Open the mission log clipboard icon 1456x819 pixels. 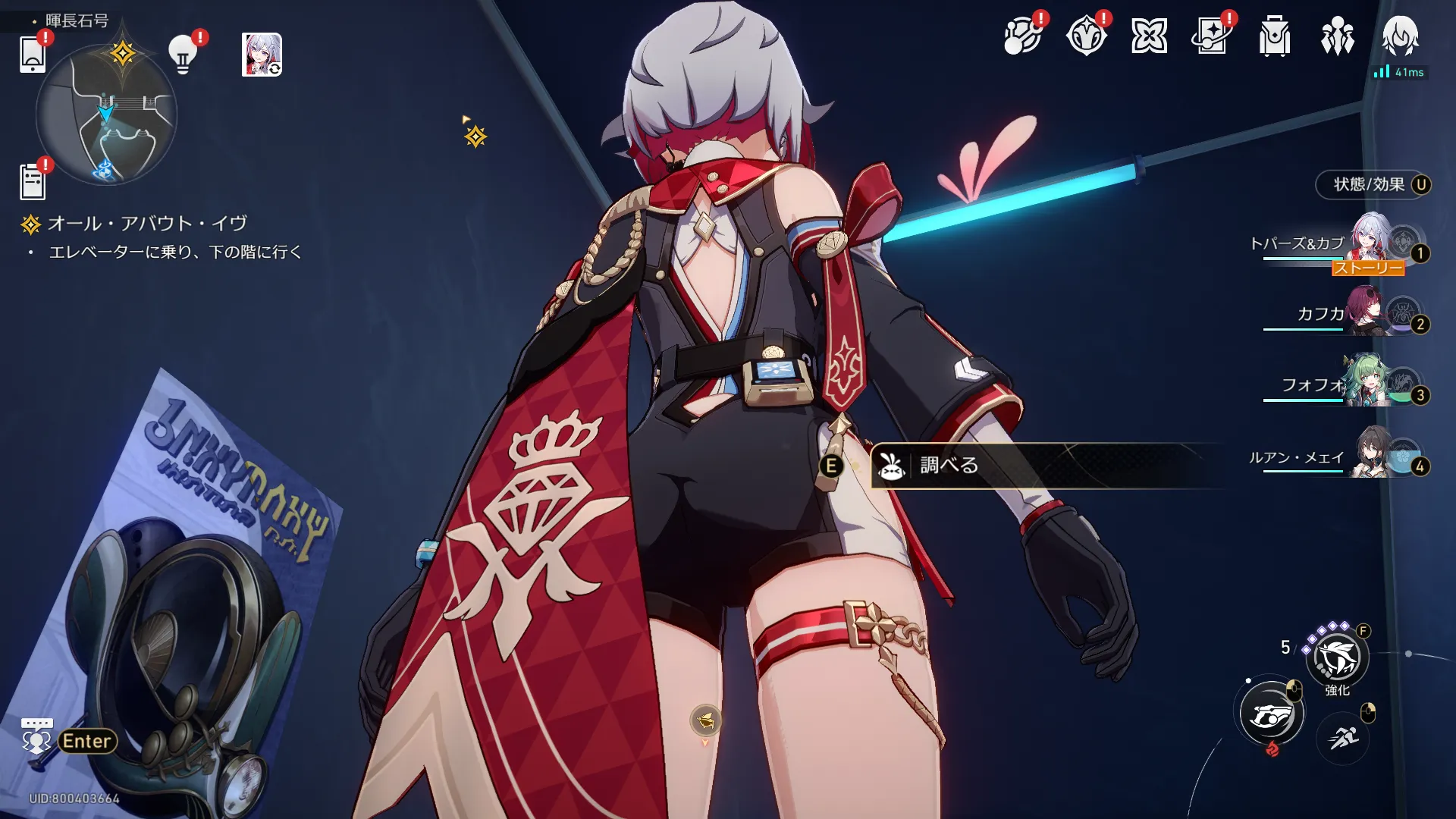(x=33, y=182)
